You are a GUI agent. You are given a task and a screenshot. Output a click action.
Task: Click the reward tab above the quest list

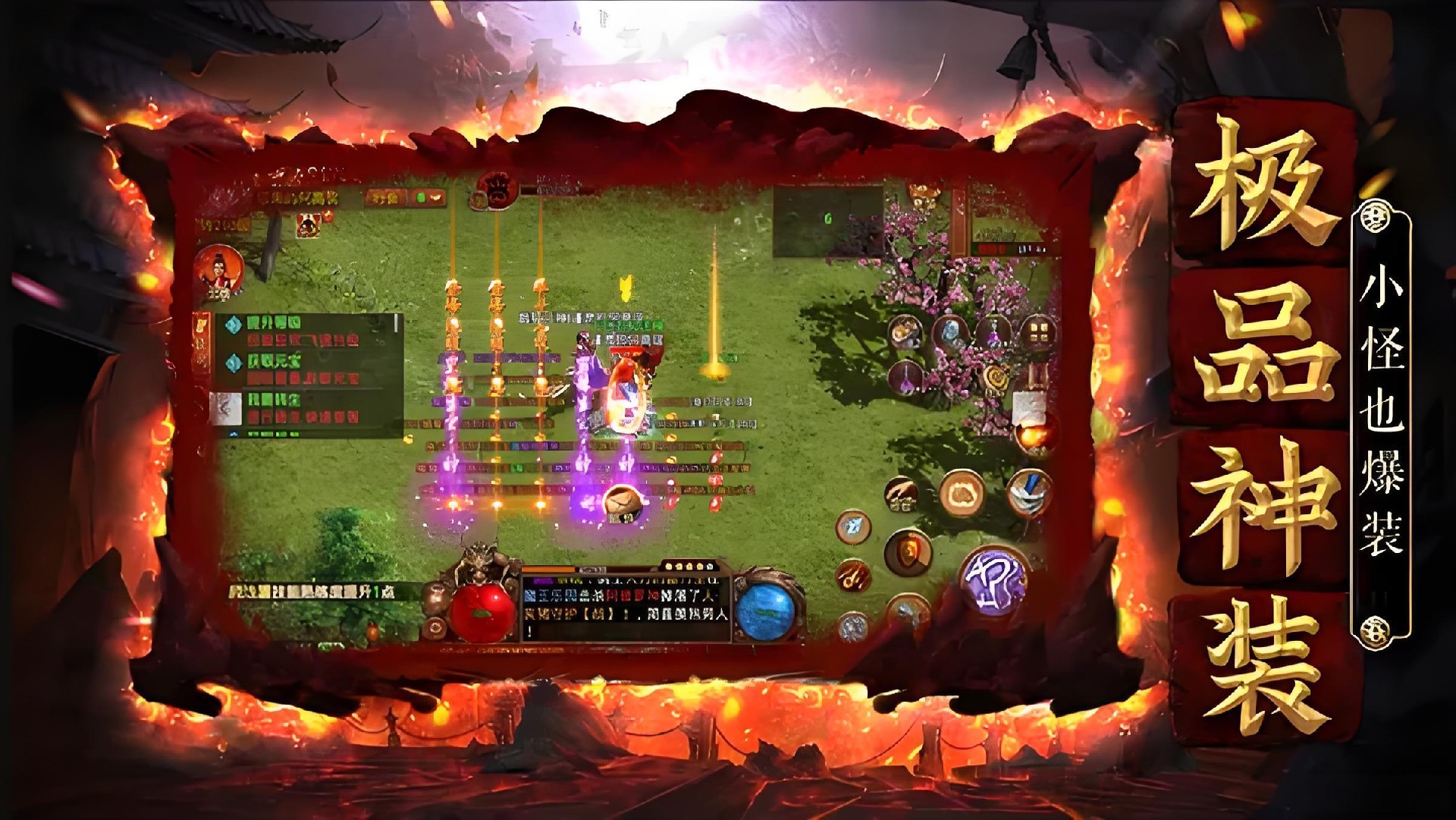309,225
